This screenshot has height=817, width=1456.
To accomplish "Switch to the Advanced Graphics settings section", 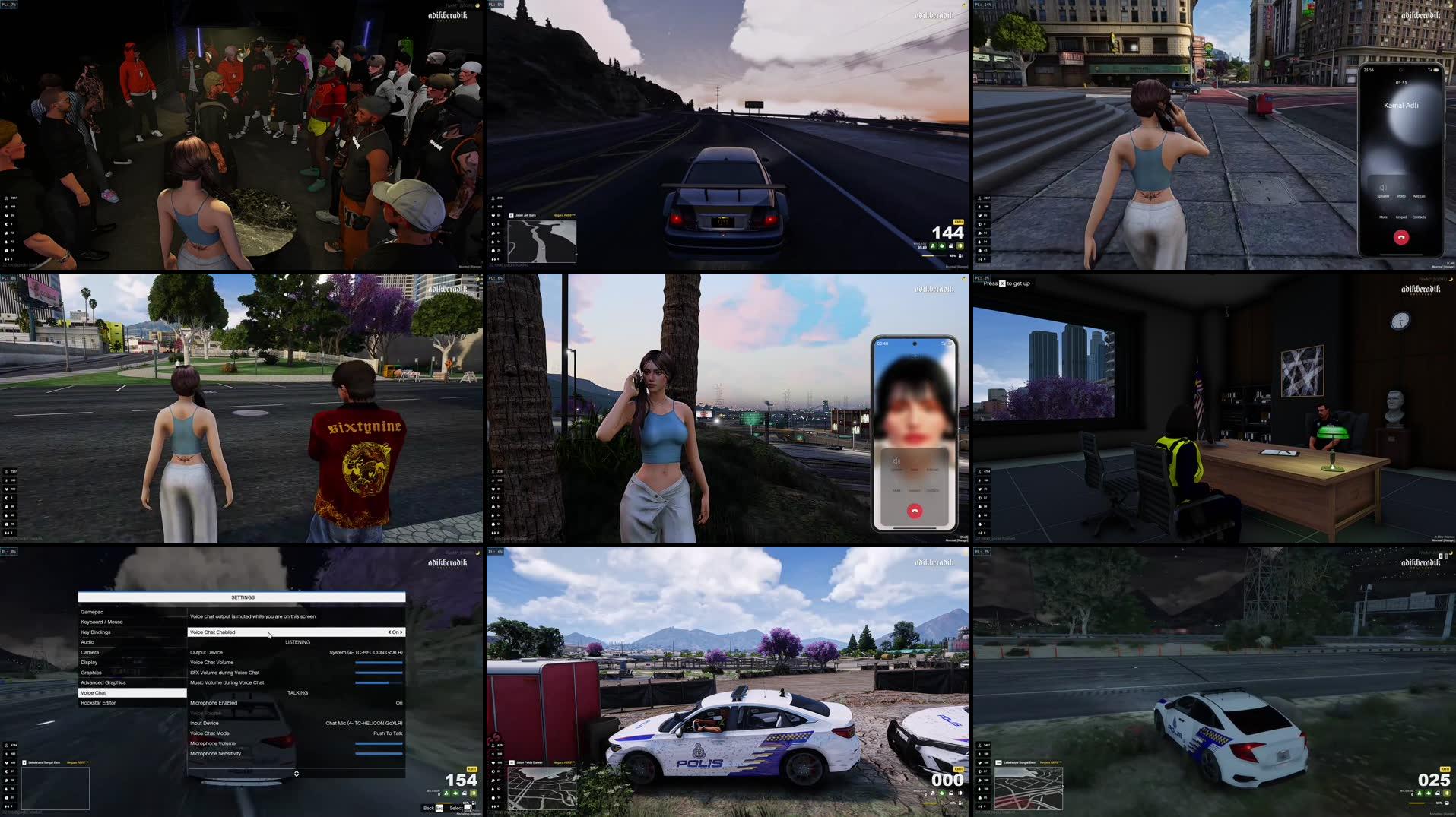I will tap(101, 682).
